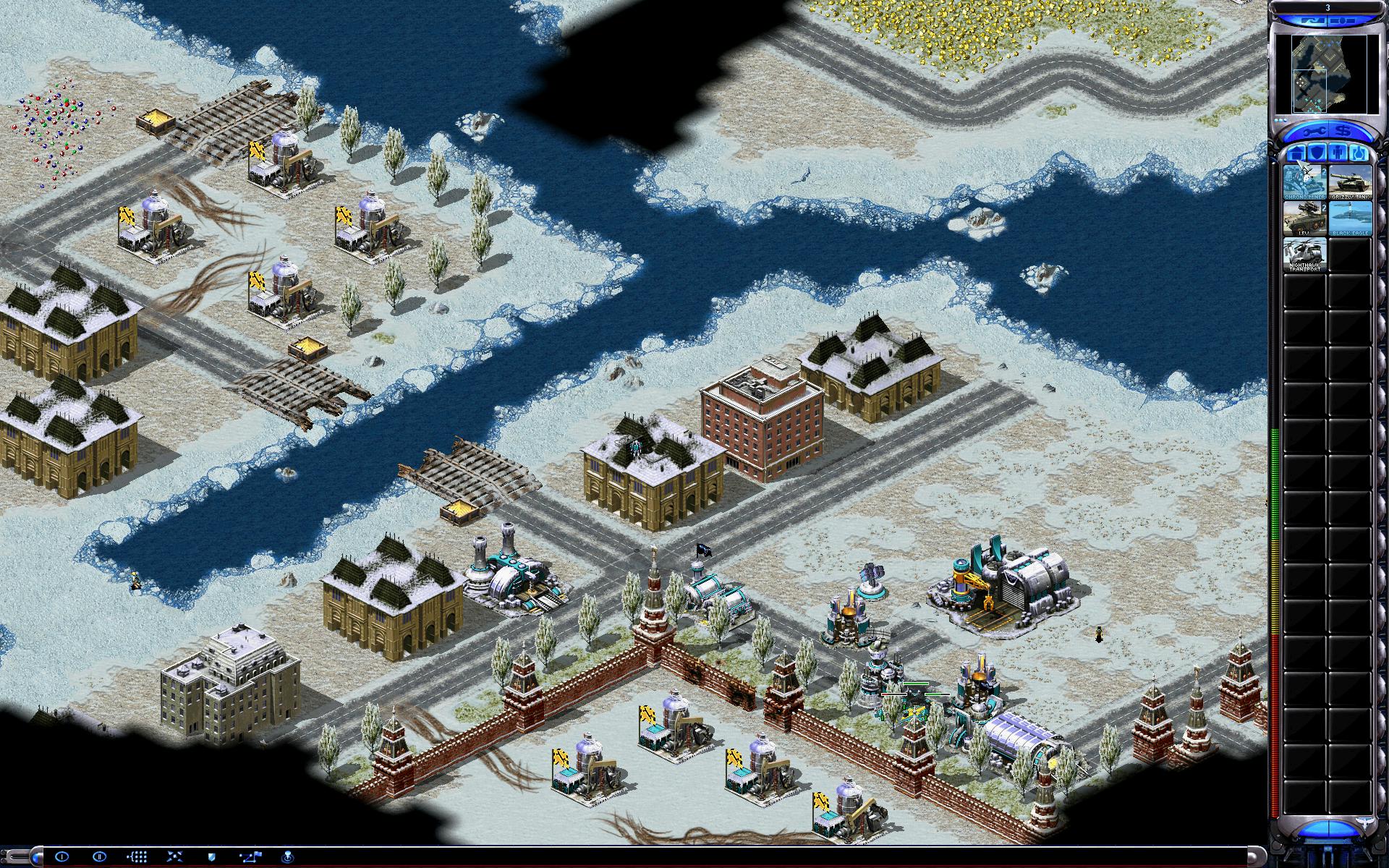
Task: Queue an I.F.V. unit
Action: point(1304,218)
